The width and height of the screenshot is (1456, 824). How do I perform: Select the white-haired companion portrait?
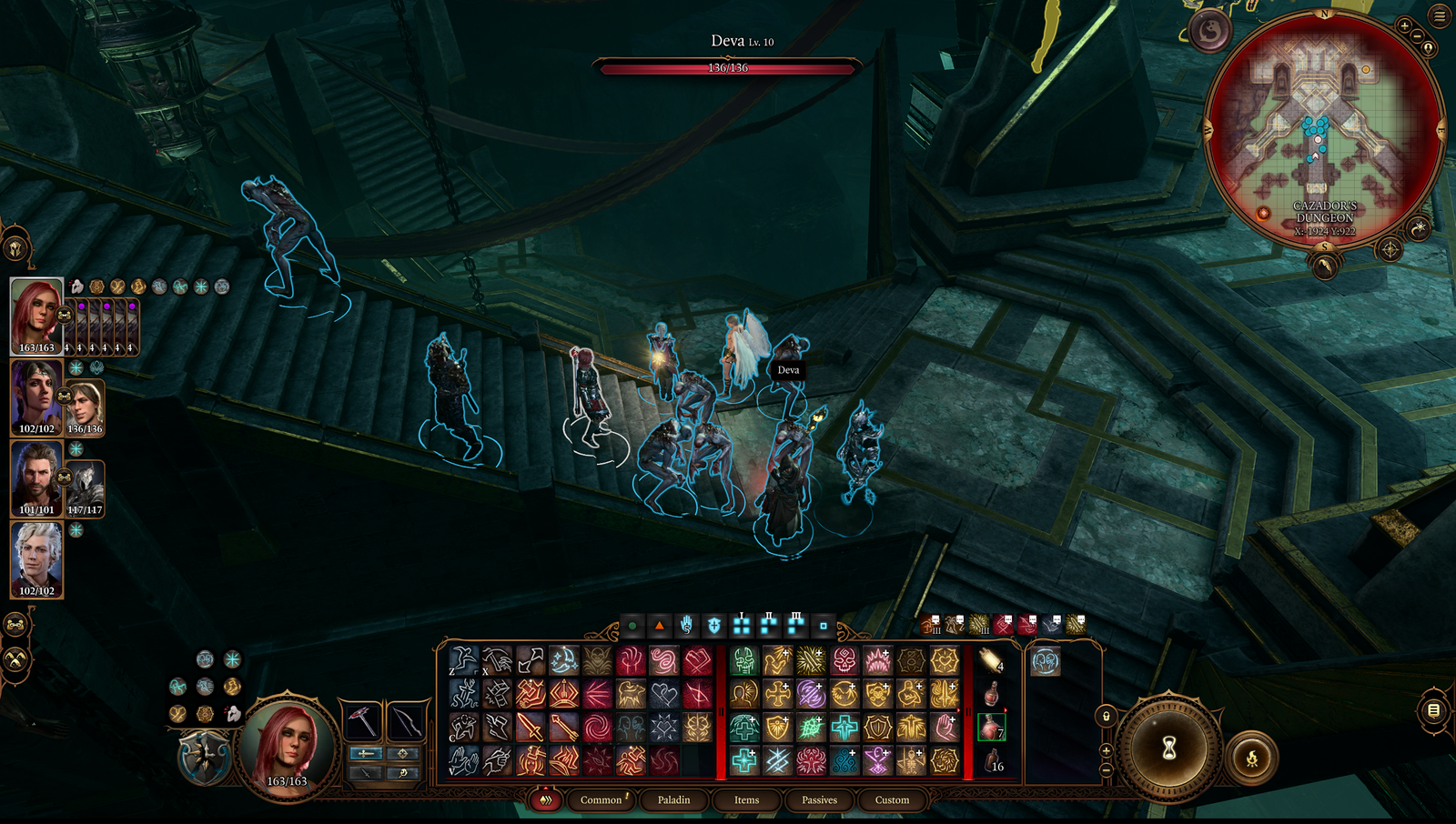[36, 558]
